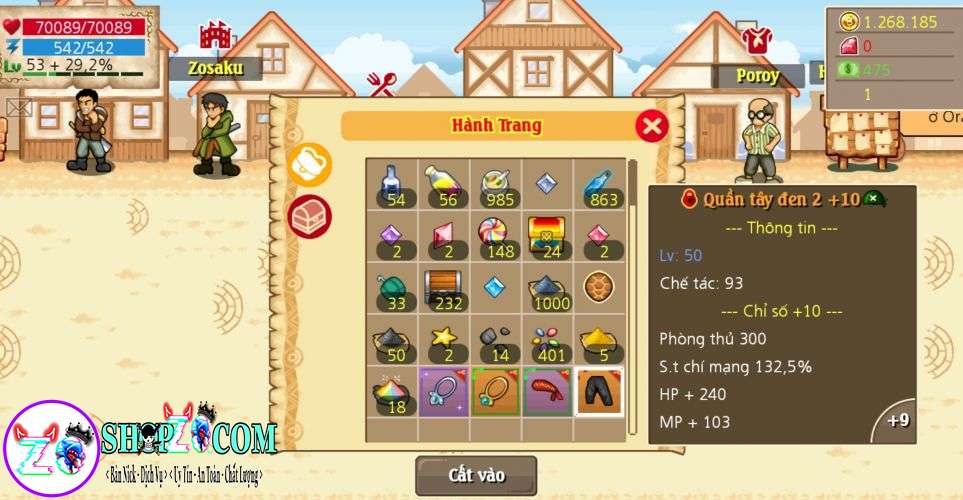963x500 pixels.
Task: Select the black pants equipment slot
Action: coord(599,391)
